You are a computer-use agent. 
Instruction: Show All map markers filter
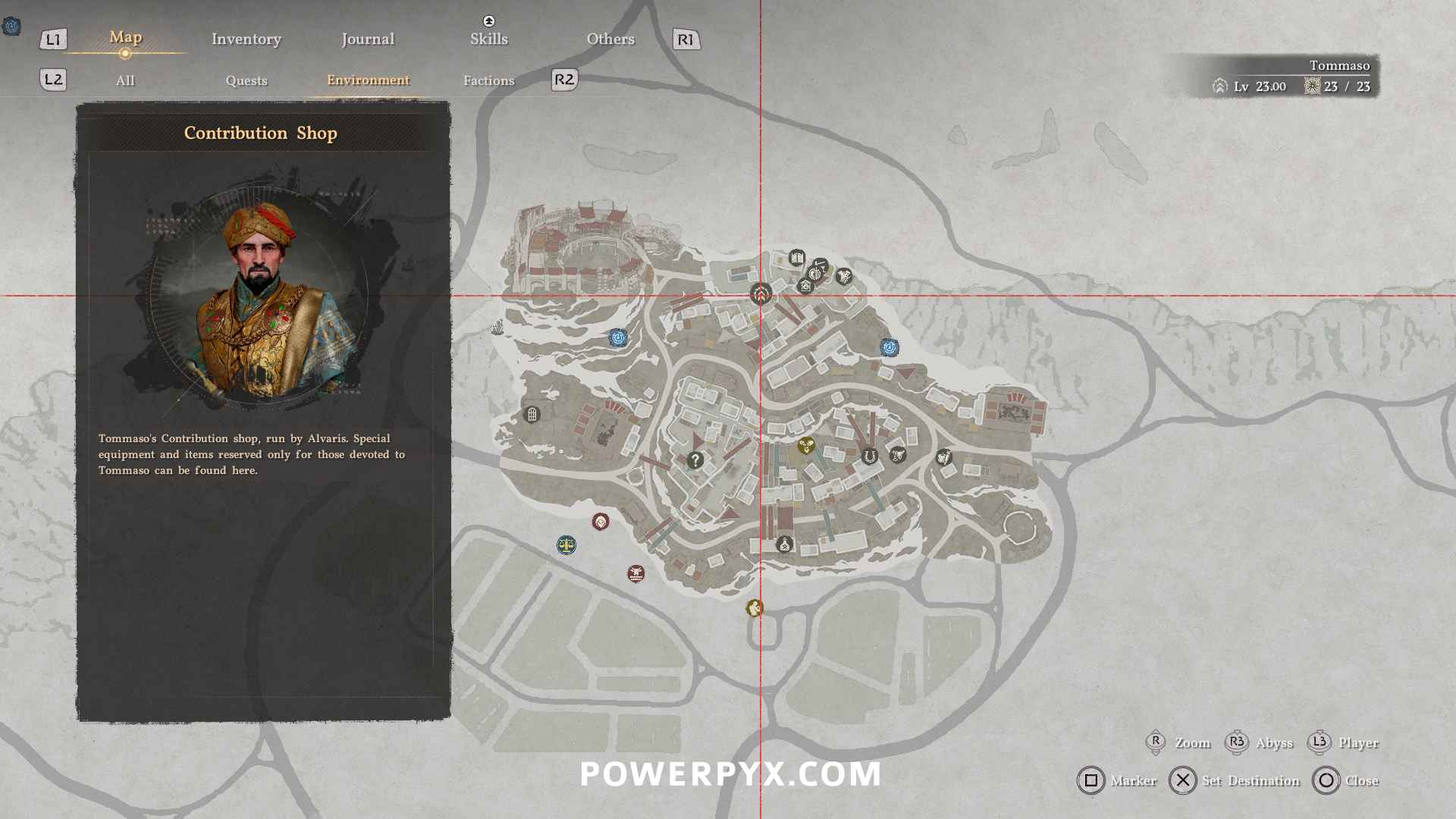(x=125, y=80)
